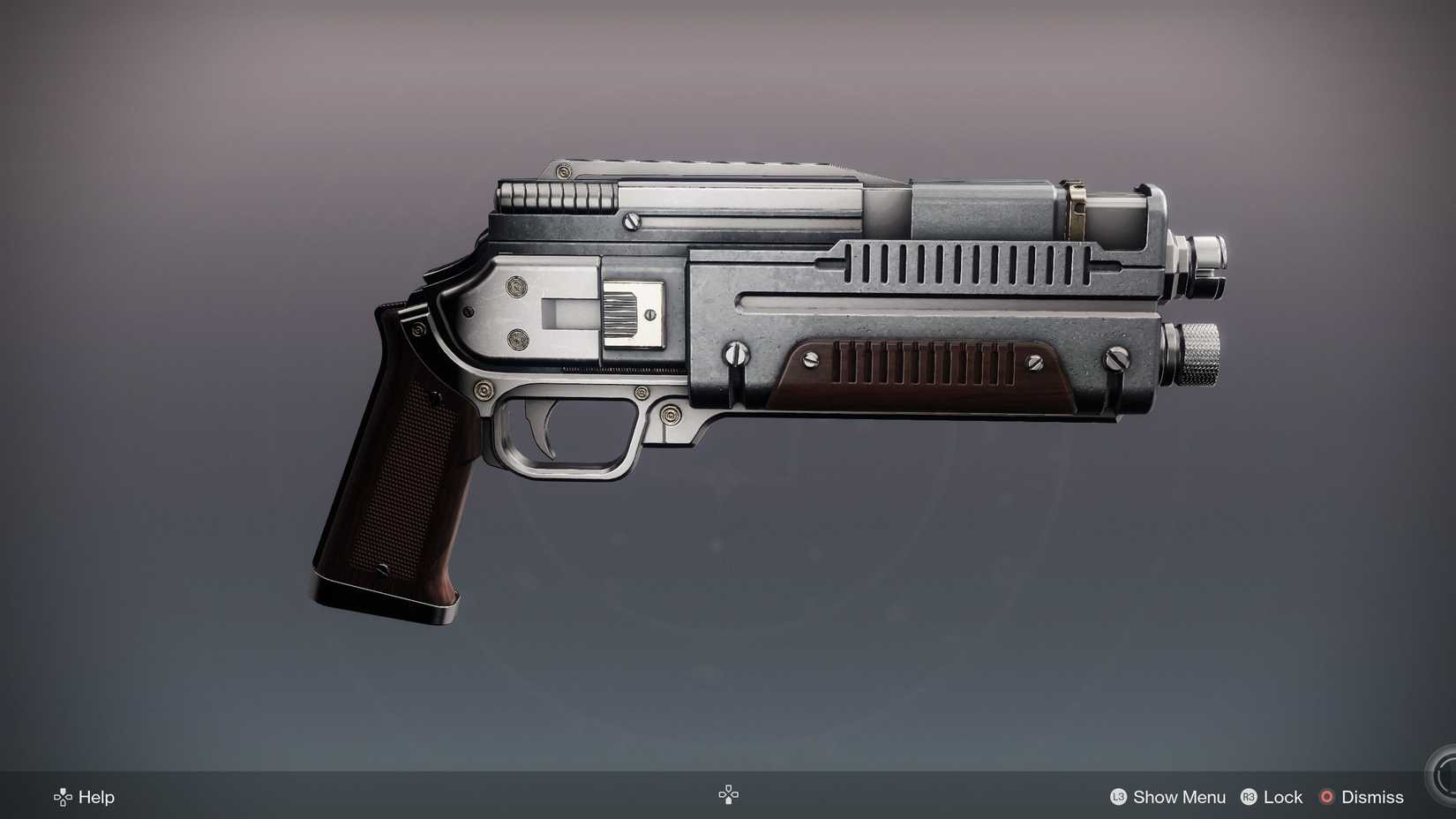Image resolution: width=1456 pixels, height=819 pixels.
Task: Select the Help d-pad glyph on the left
Action: click(62, 797)
